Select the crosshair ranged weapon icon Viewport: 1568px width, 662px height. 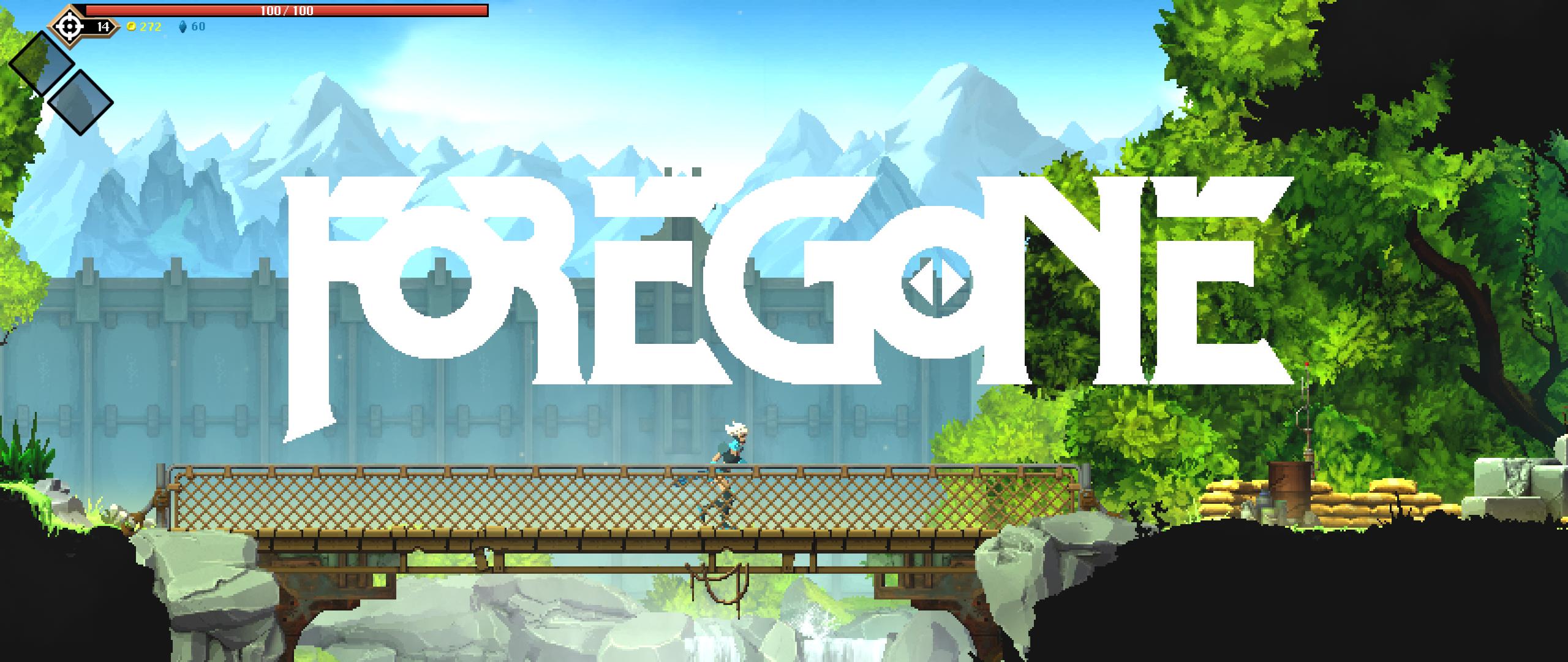[70, 26]
